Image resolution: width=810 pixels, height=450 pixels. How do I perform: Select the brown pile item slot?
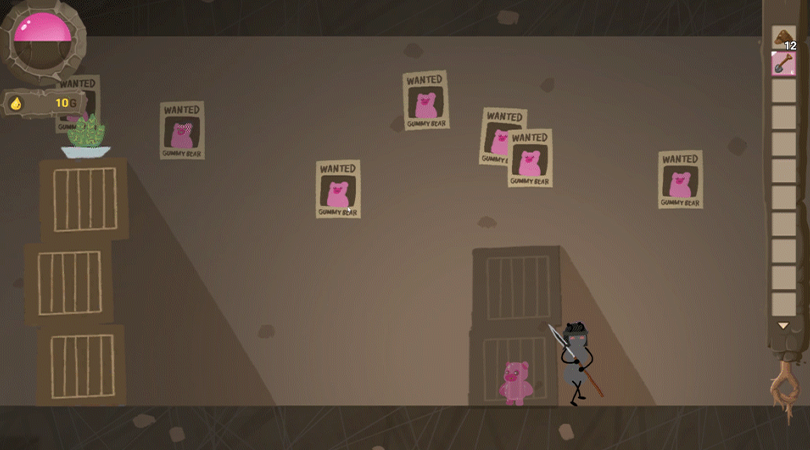point(783,39)
